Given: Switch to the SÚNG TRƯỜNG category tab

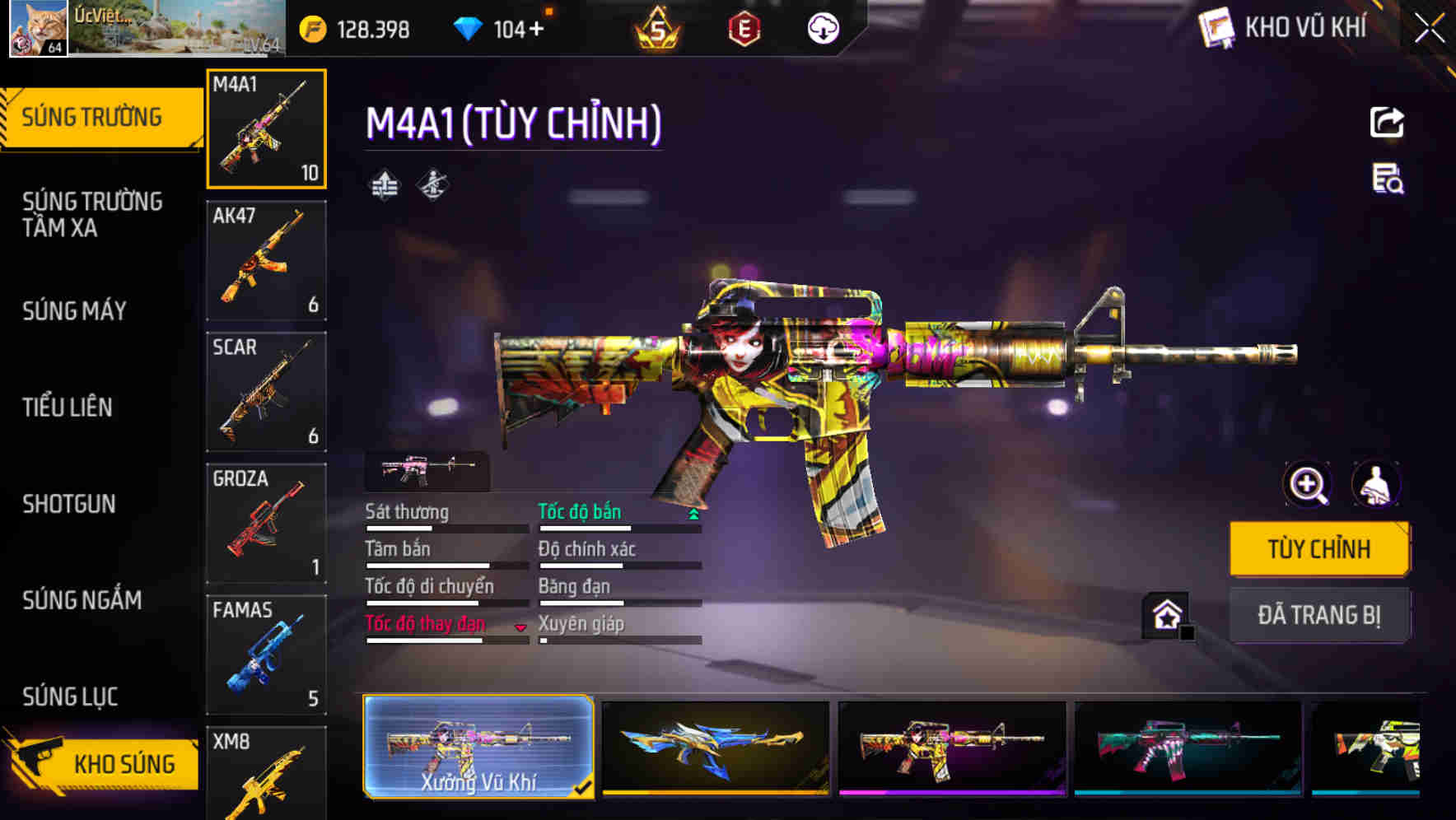Looking at the screenshot, I should pos(95,116).
